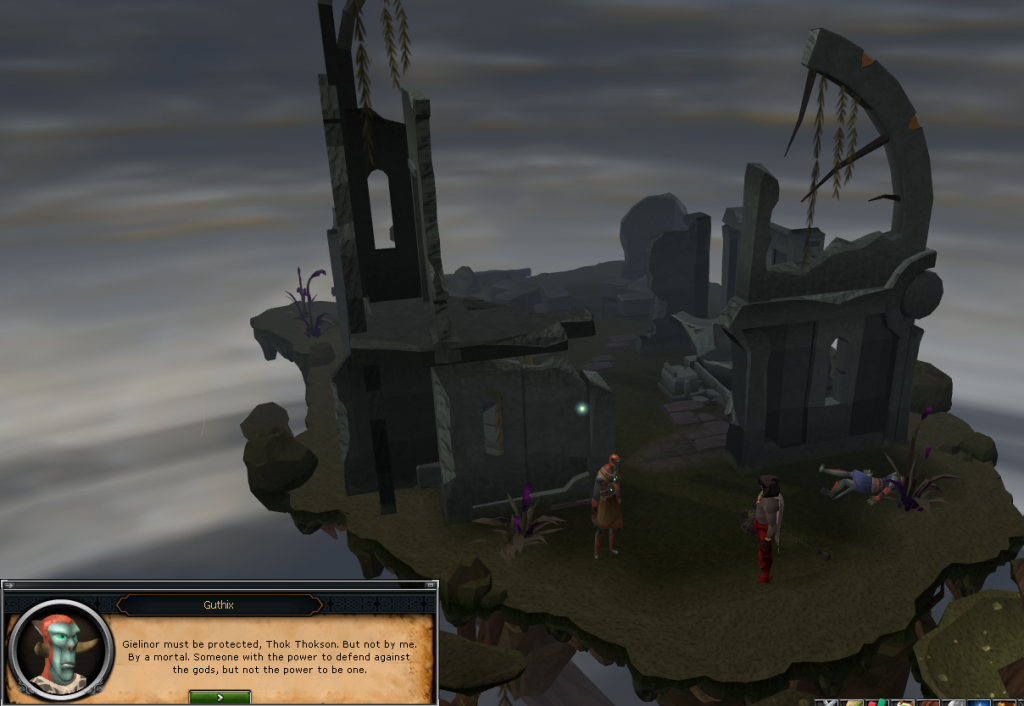The width and height of the screenshot is (1024, 706).
Task: Continue the Guthix dialogue with the green arrow
Action: [219, 697]
